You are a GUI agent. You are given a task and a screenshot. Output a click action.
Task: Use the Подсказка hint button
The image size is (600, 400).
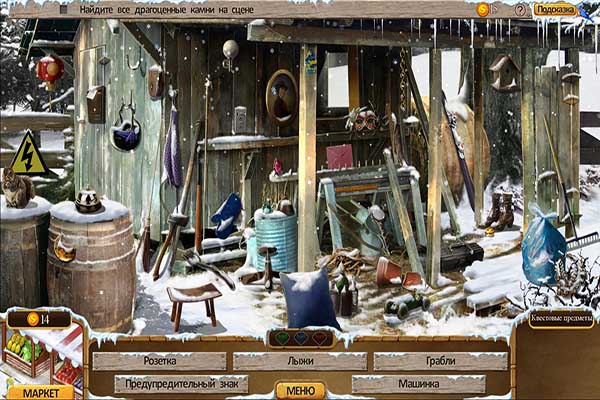(x=554, y=9)
